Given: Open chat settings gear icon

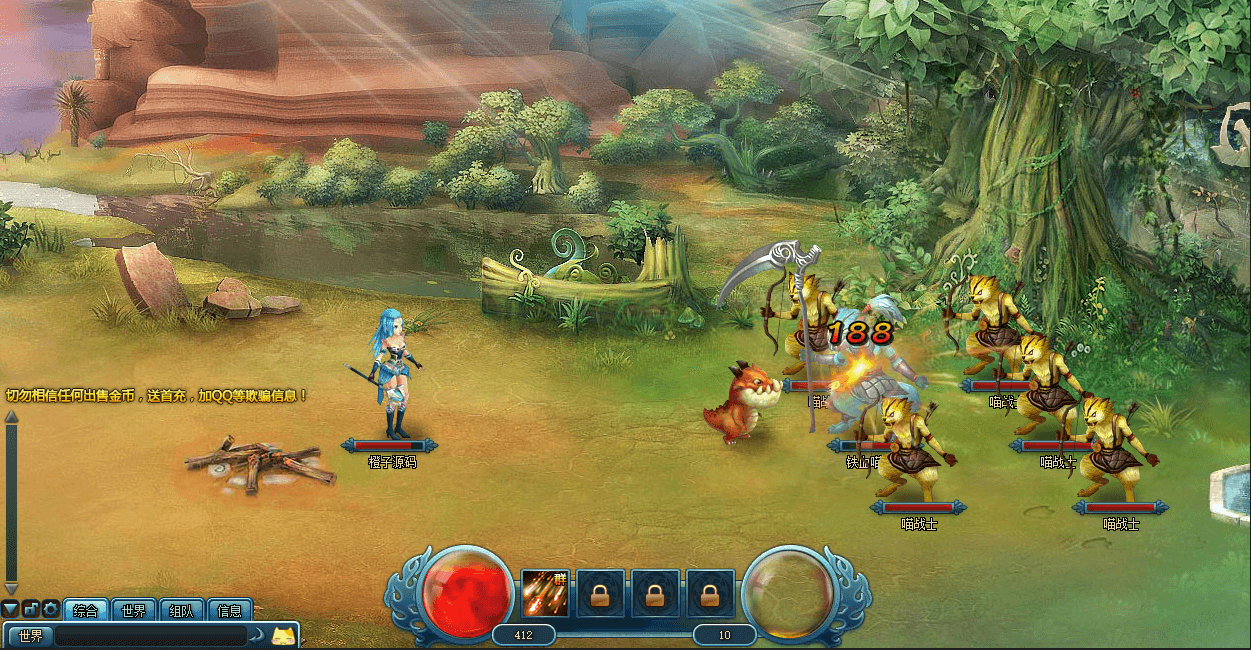Looking at the screenshot, I should [50, 609].
